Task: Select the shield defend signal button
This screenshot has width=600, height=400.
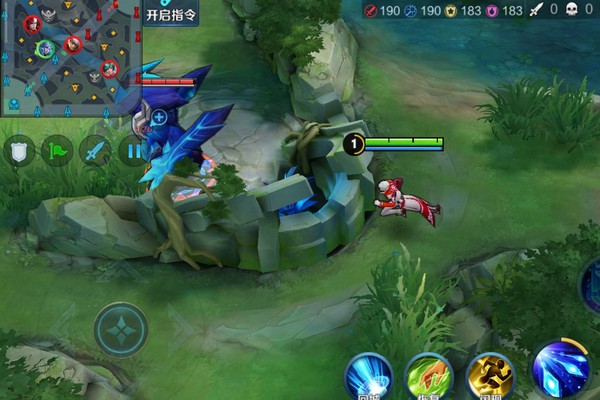Action: coord(19,151)
